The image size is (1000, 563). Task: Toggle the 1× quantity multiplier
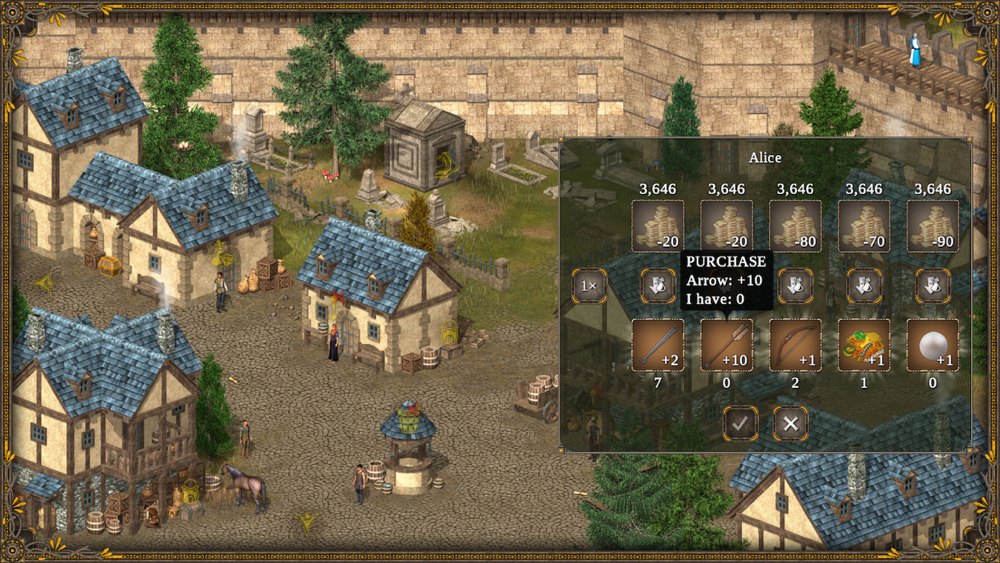(x=590, y=286)
